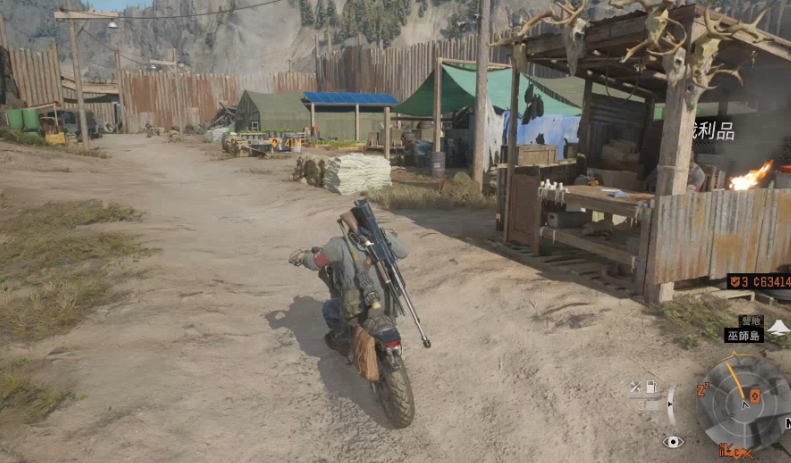Screen dimensions: 791x463
Task: Click the crossed-tools repair icon
Action: coord(635,387)
